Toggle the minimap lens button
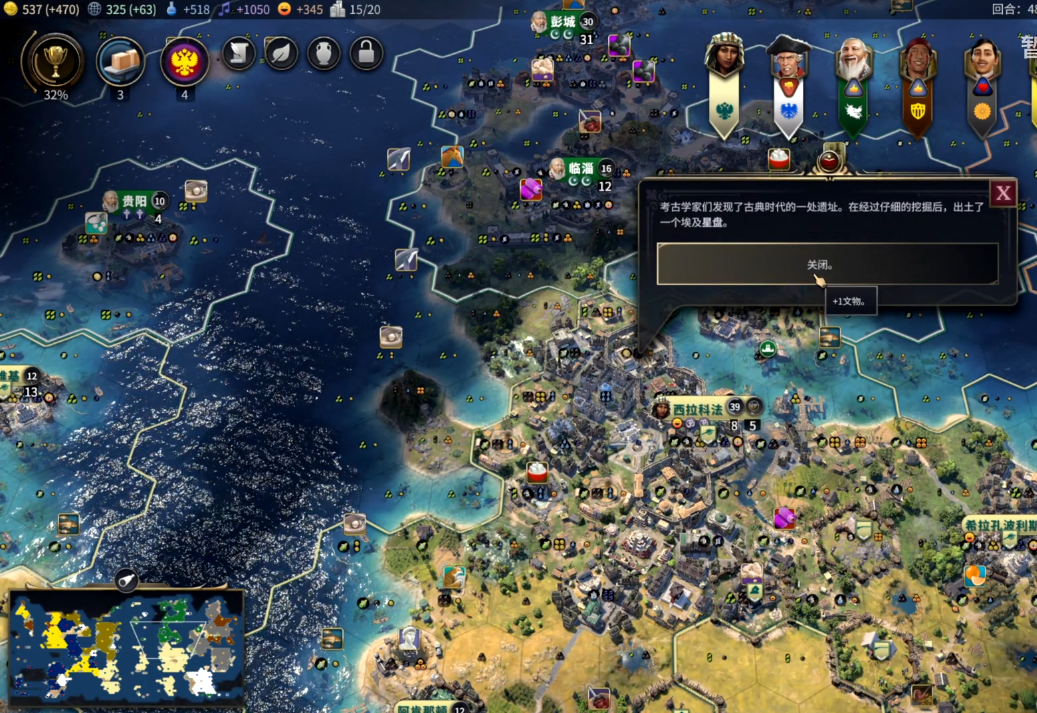 coord(127,579)
